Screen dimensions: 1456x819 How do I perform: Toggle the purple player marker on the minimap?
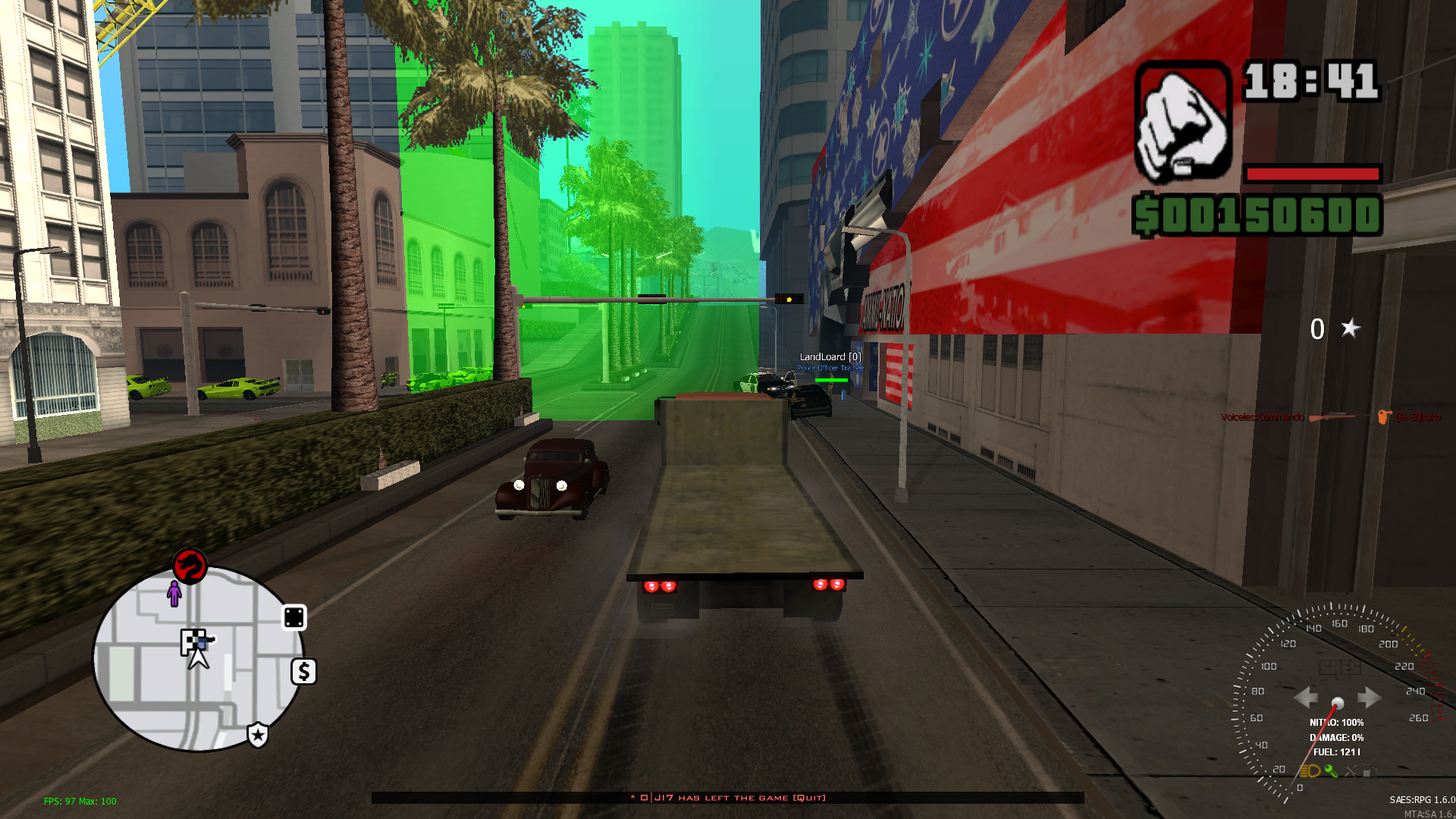pyautogui.click(x=175, y=594)
